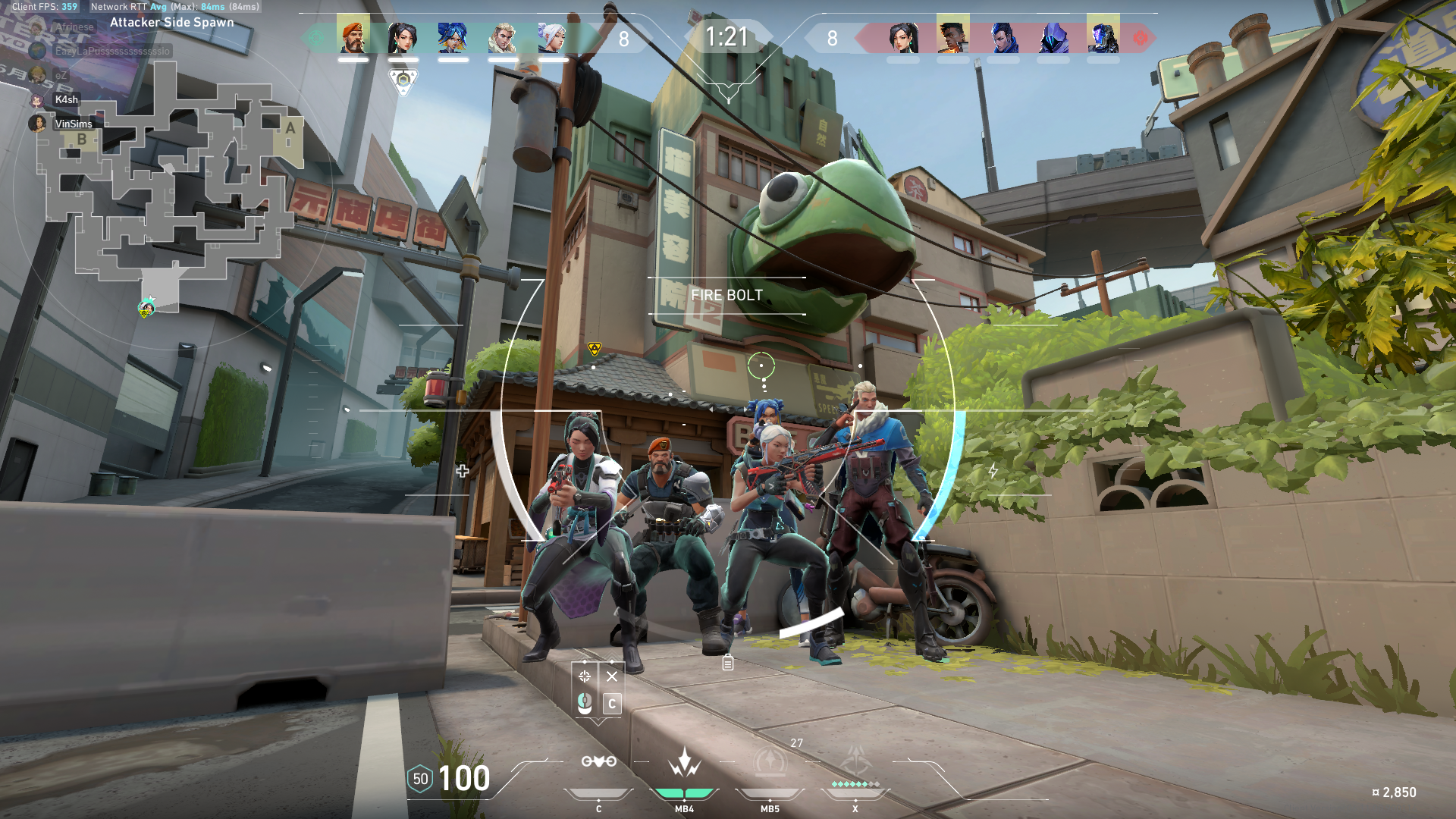Image resolution: width=1456 pixels, height=819 pixels.
Task: Click the X cancel icon above the ability bar
Action: [612, 676]
